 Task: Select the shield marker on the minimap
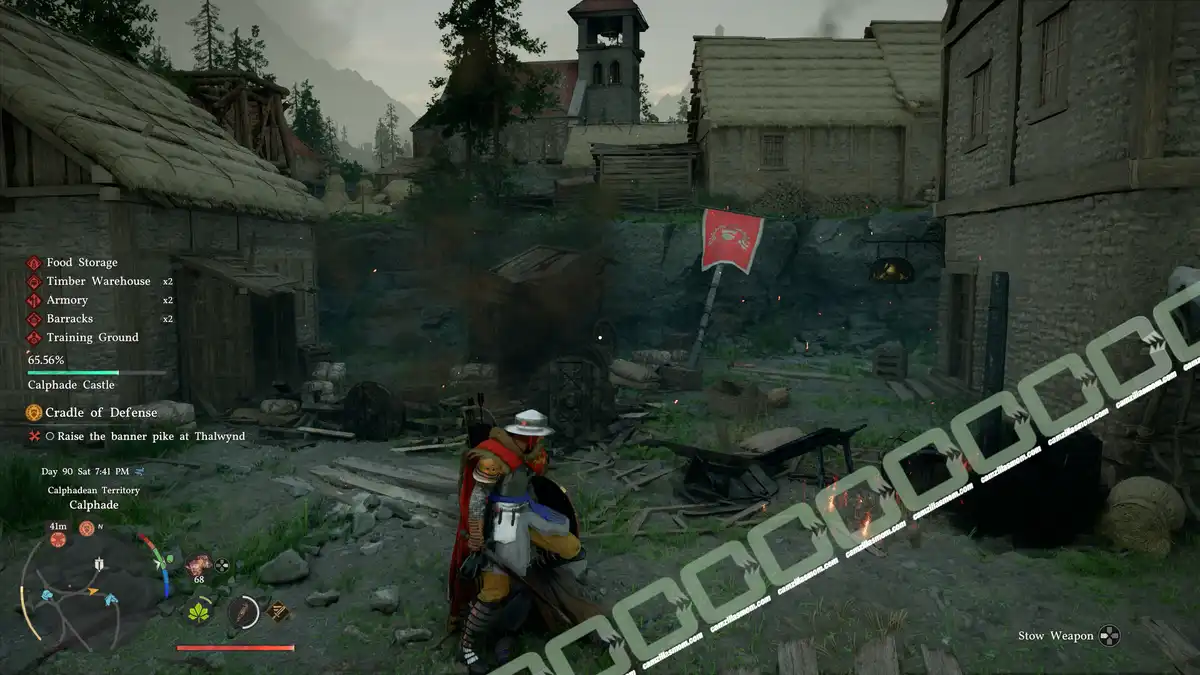[x=98, y=564]
